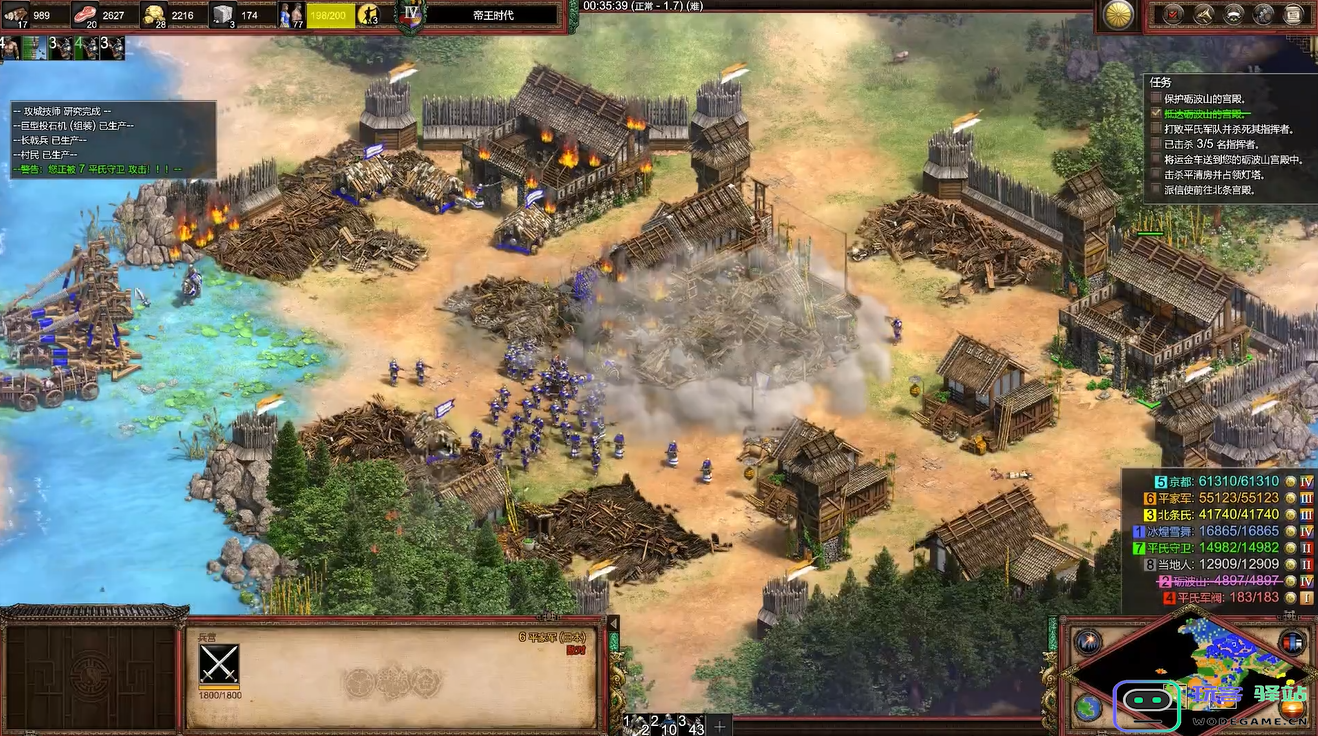The width and height of the screenshot is (1318, 736).
Task: Open the main menu button
Action: (1294, 14)
